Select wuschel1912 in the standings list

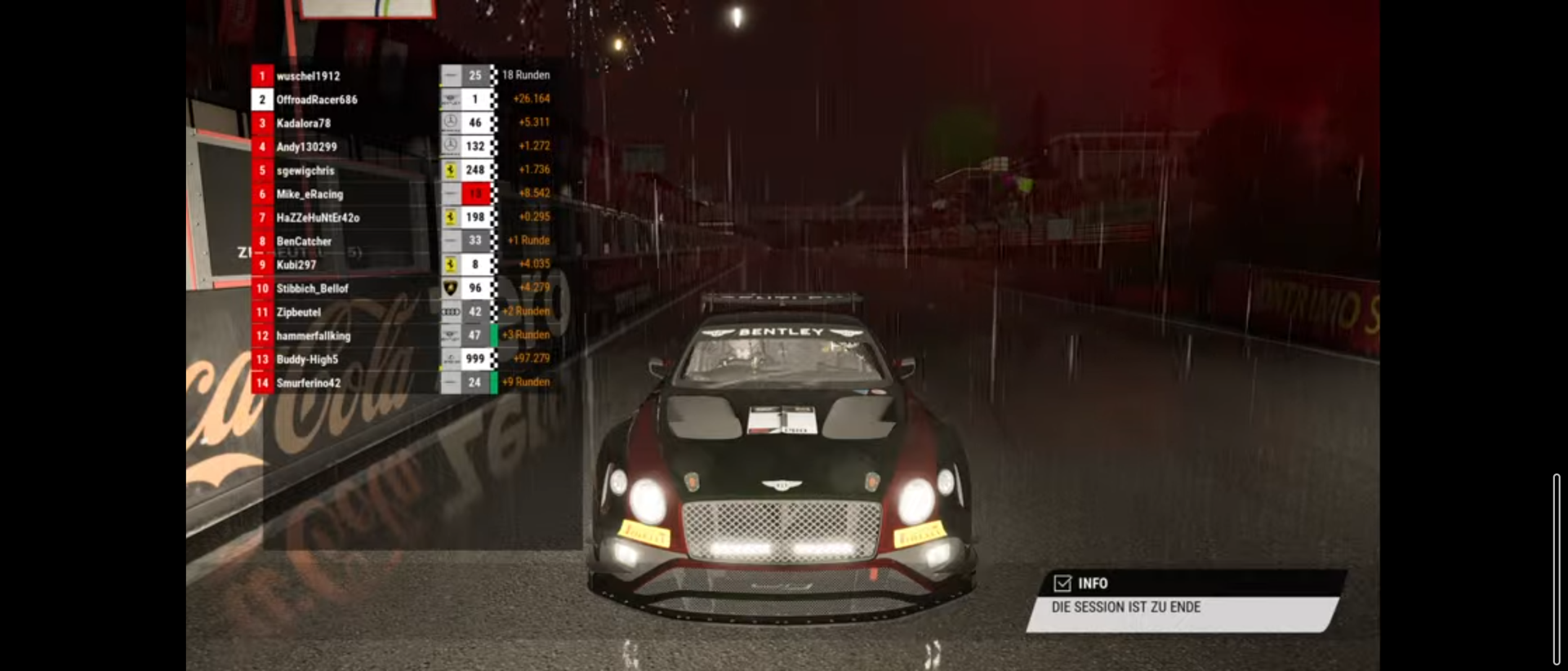pos(308,76)
